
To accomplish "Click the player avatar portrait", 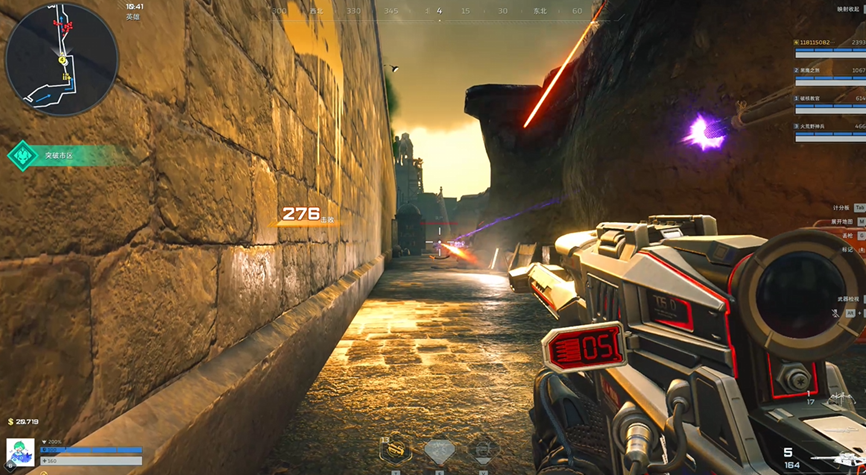I will tap(20, 452).
